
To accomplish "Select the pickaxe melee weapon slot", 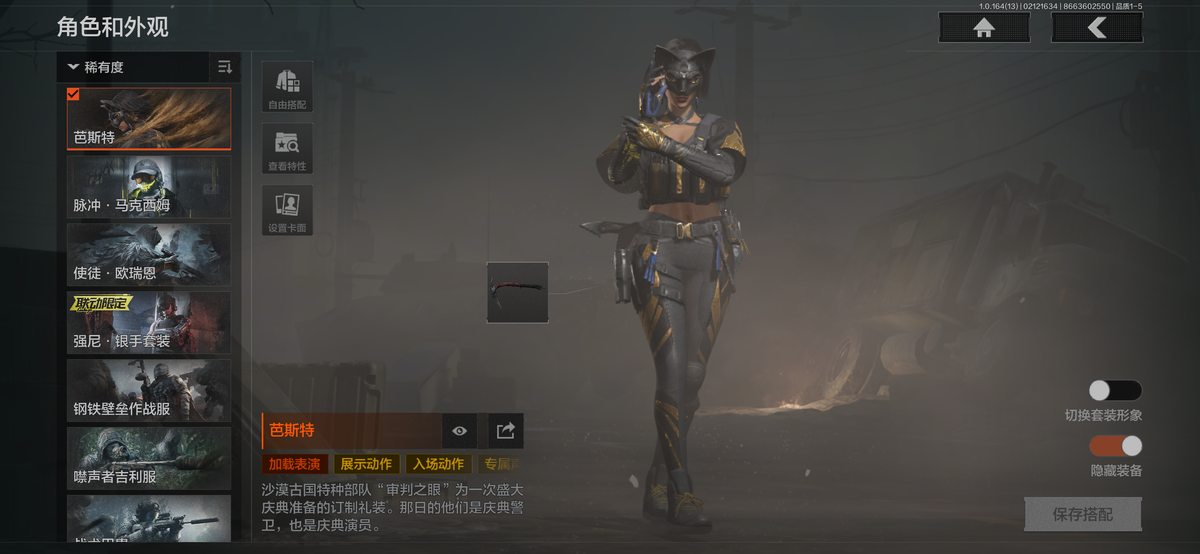I will coord(517,292).
